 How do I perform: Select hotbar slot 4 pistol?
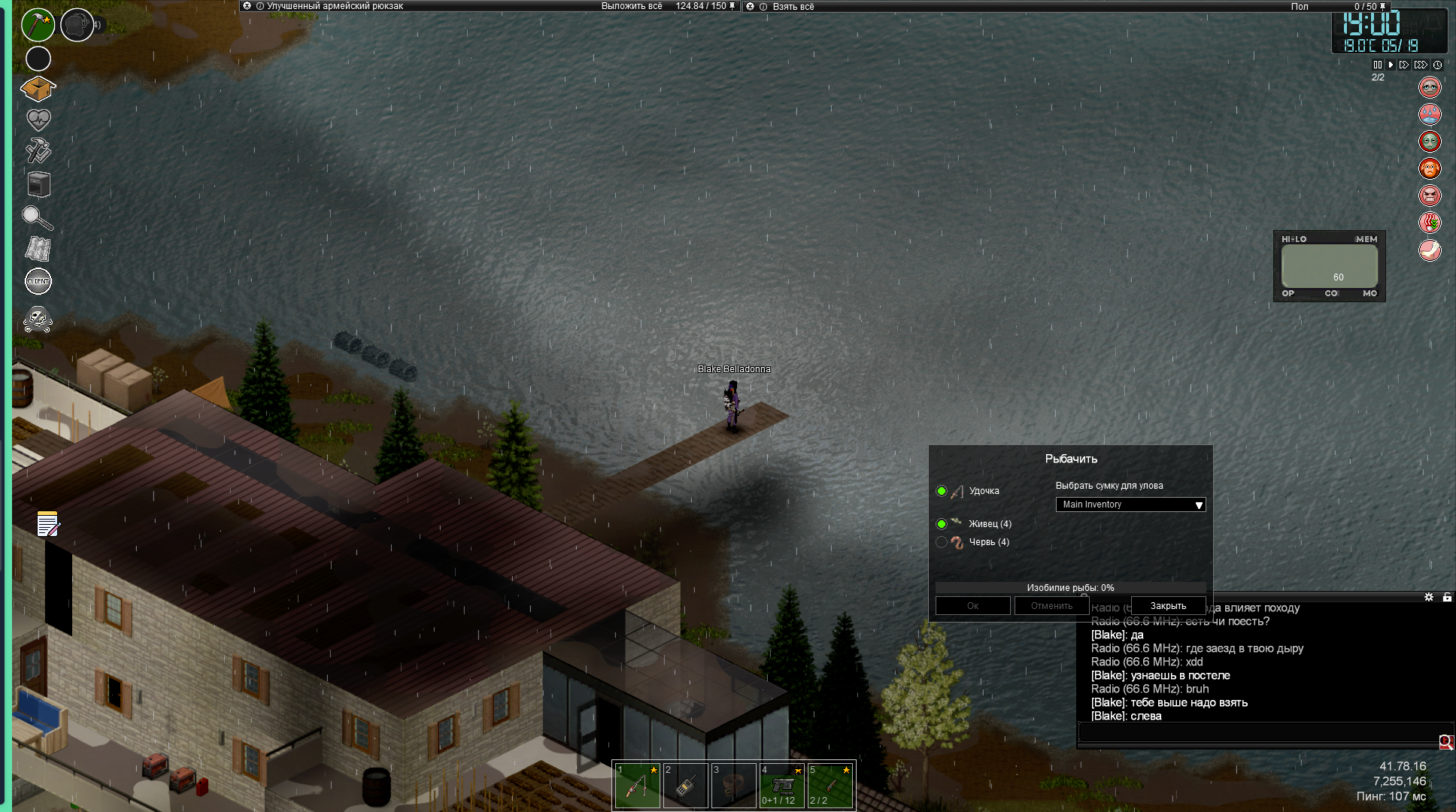781,786
